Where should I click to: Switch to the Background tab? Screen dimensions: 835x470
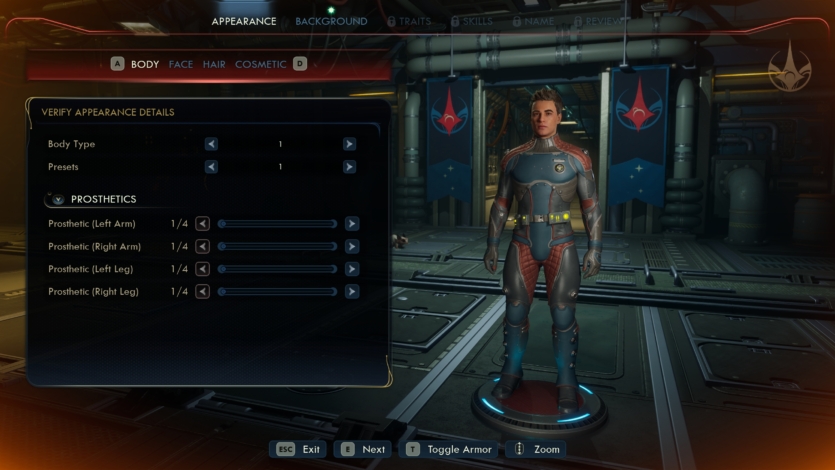point(331,21)
